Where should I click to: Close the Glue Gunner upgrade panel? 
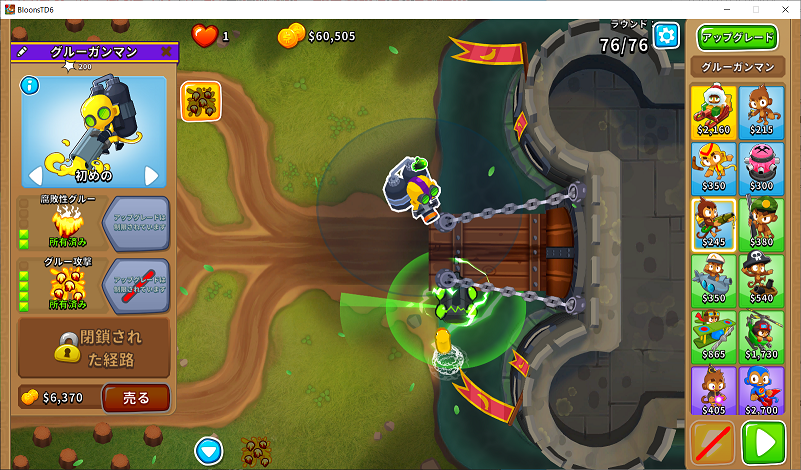pos(165,51)
